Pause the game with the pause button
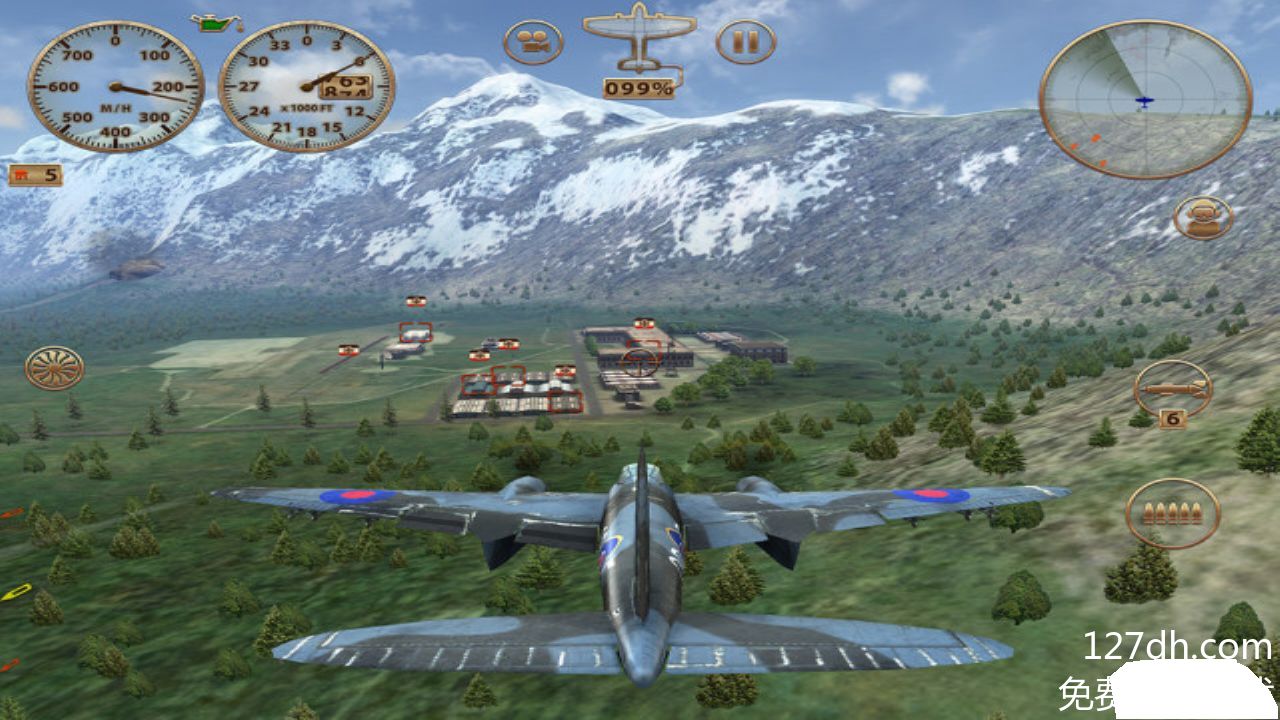1280x720 pixels. point(745,42)
